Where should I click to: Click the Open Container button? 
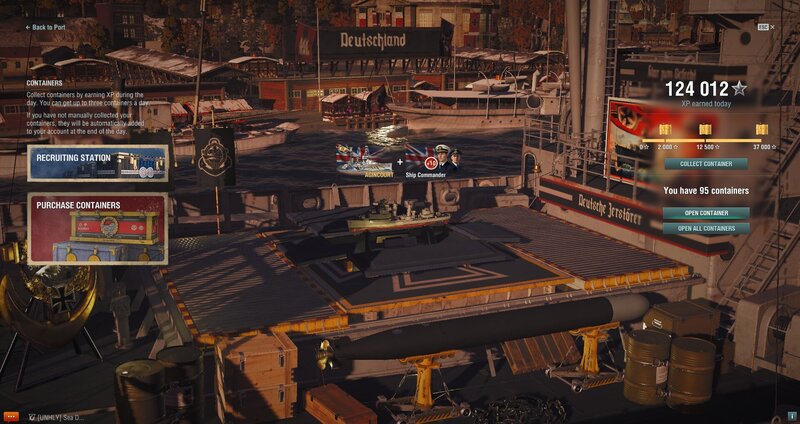[x=705, y=212]
